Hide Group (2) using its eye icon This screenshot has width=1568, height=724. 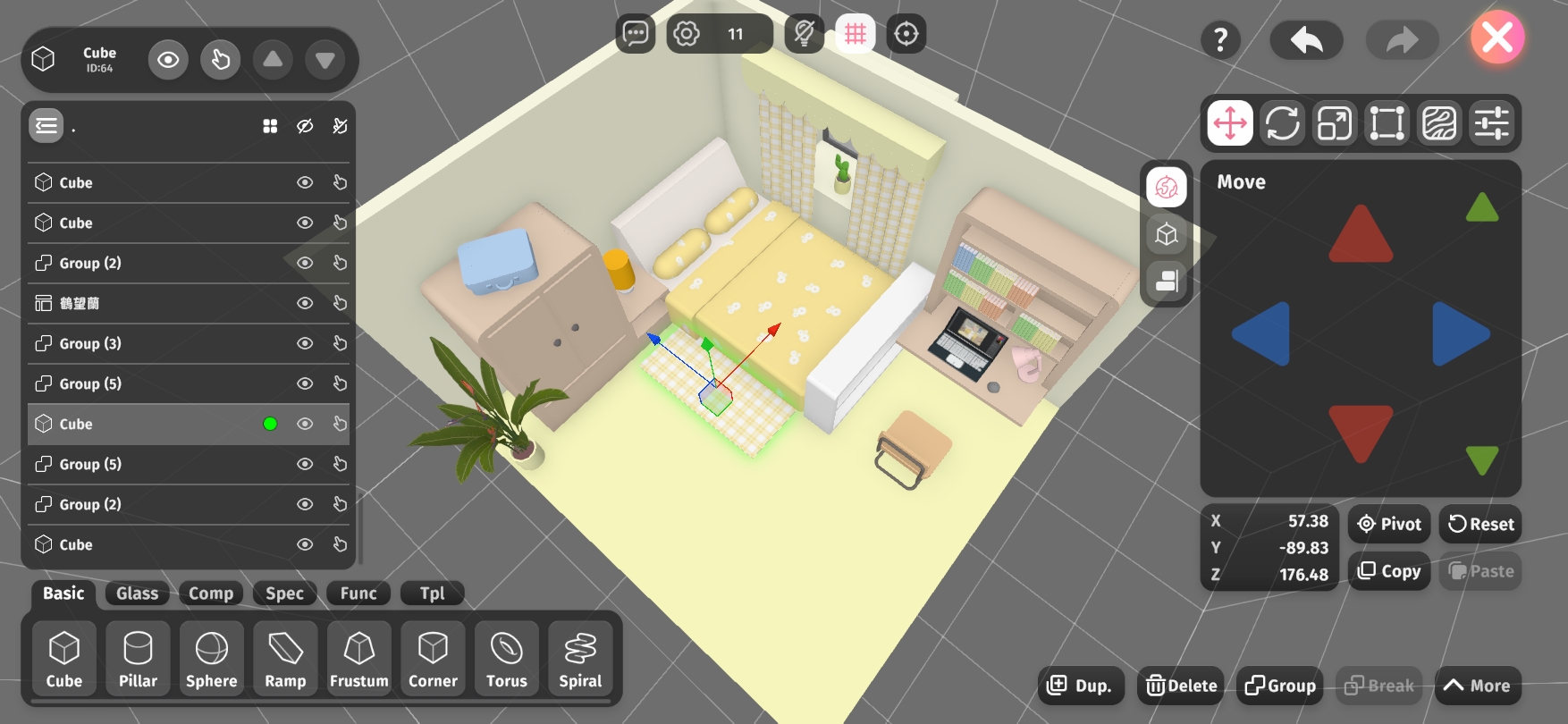(x=305, y=263)
